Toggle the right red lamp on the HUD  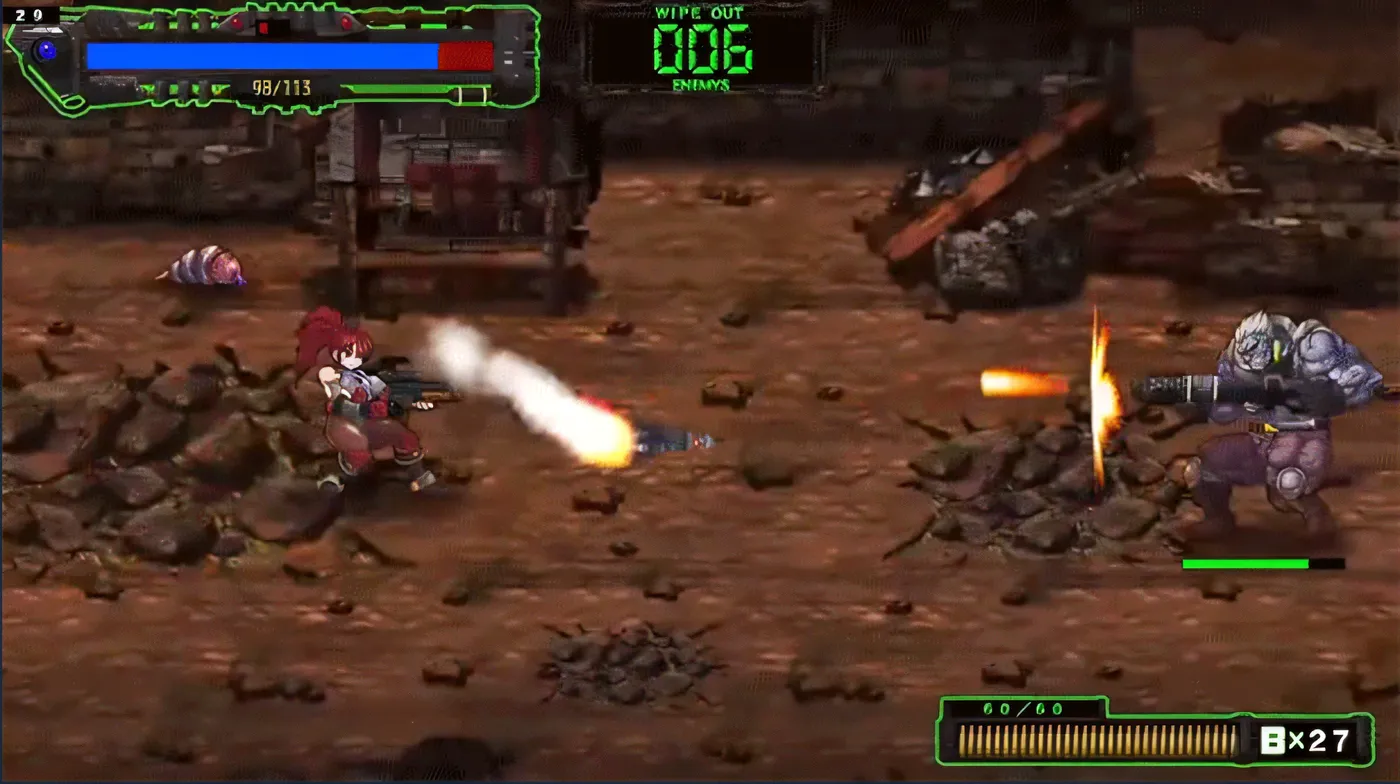pos(345,20)
